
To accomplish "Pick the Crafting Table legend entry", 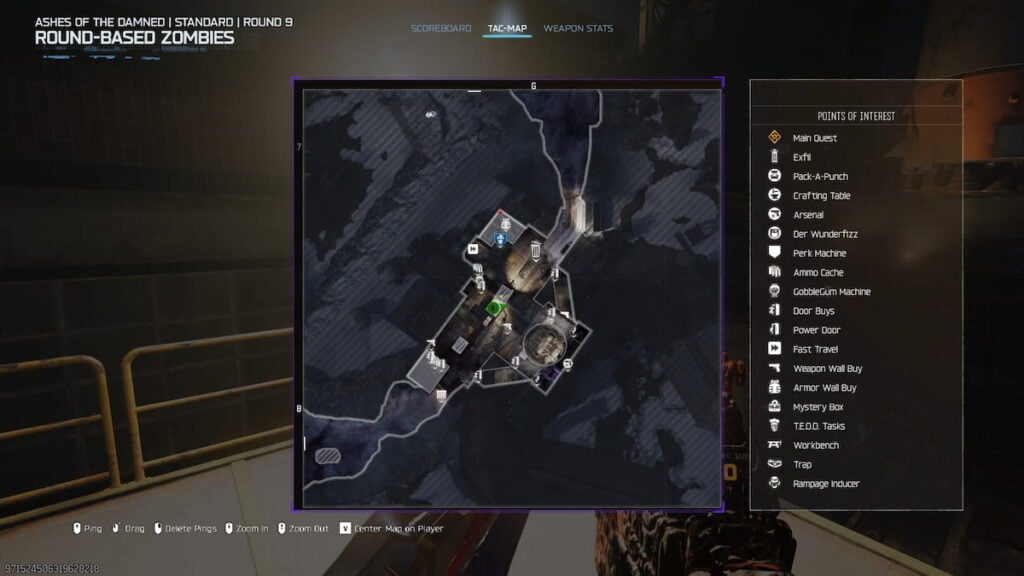I will (821, 196).
